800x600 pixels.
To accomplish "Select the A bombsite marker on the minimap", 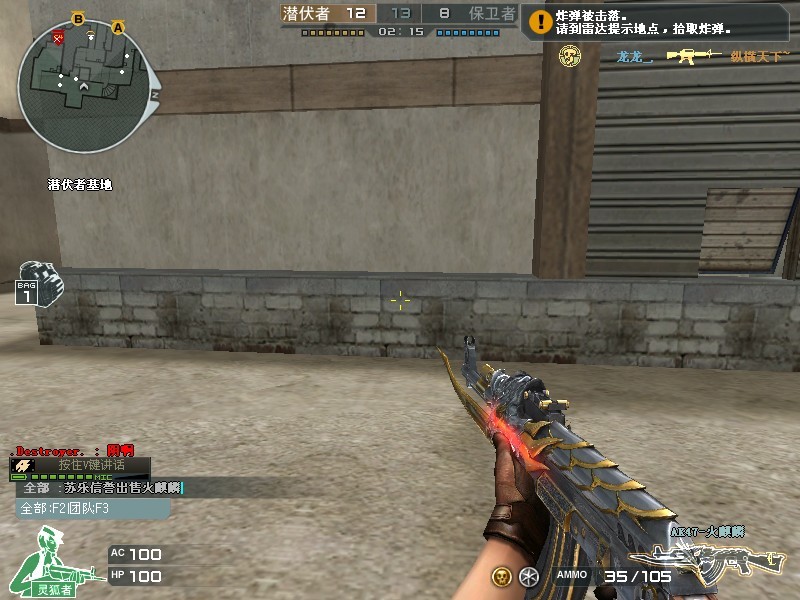I will pos(118,28).
